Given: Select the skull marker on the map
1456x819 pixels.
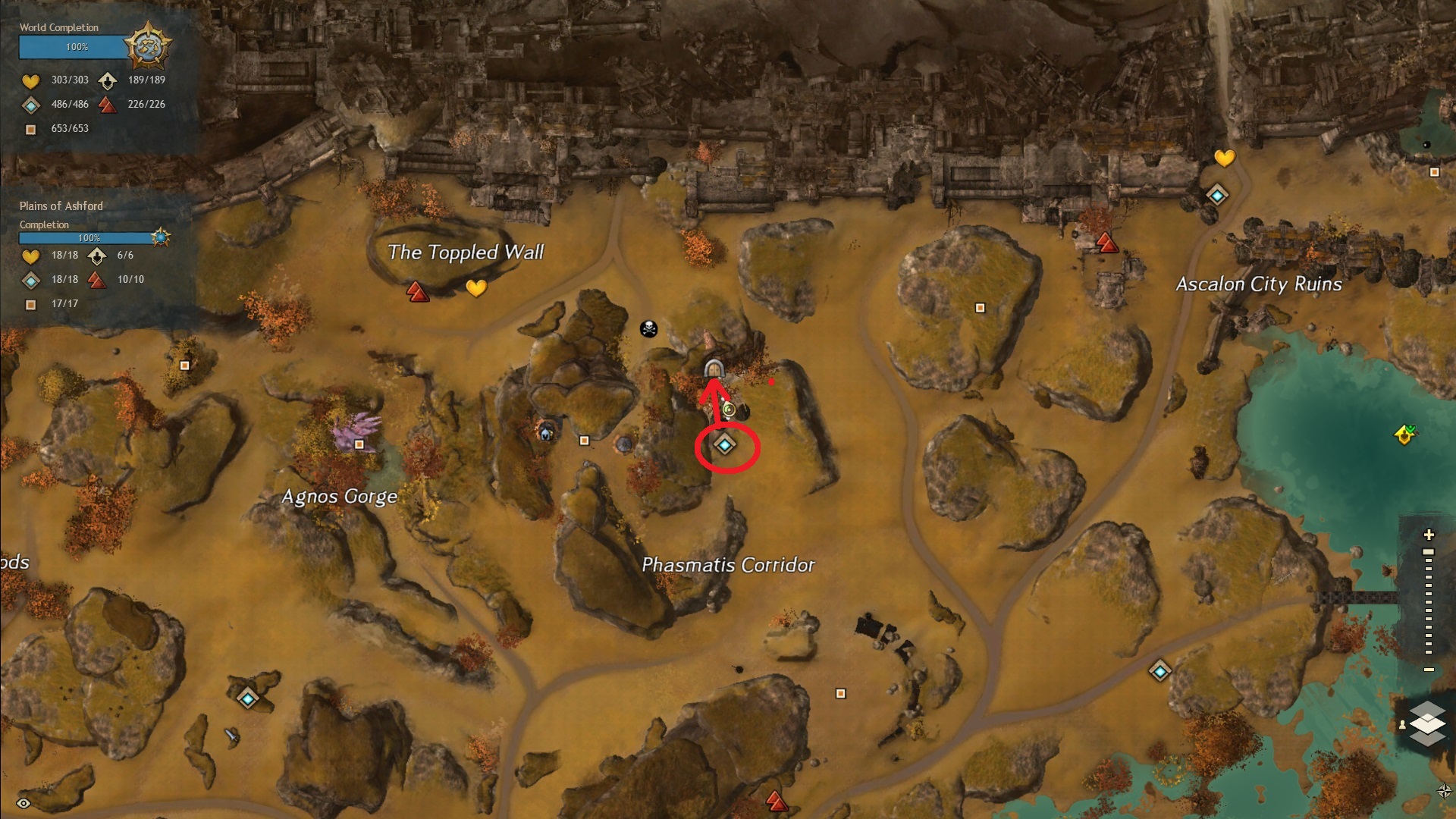Looking at the screenshot, I should (x=648, y=329).
